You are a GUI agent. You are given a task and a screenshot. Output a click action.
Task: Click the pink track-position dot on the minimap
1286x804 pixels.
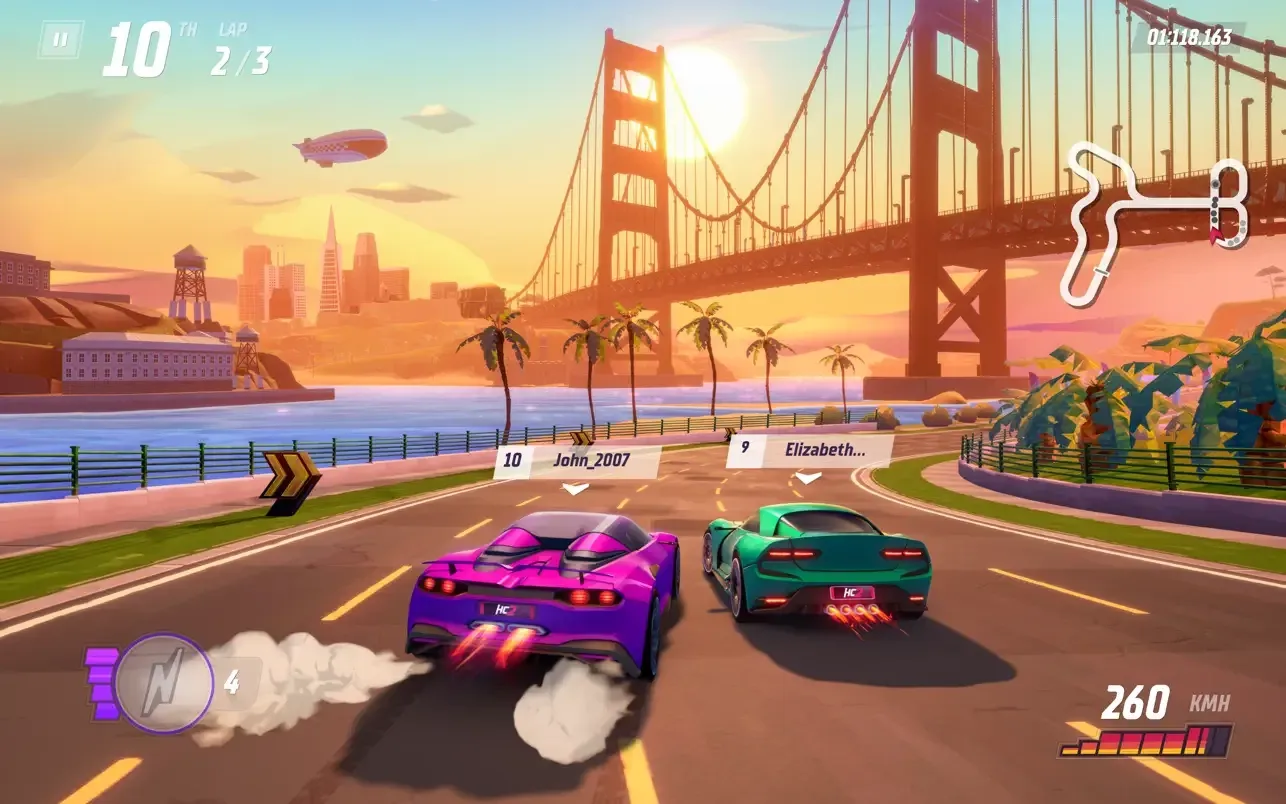1215,237
